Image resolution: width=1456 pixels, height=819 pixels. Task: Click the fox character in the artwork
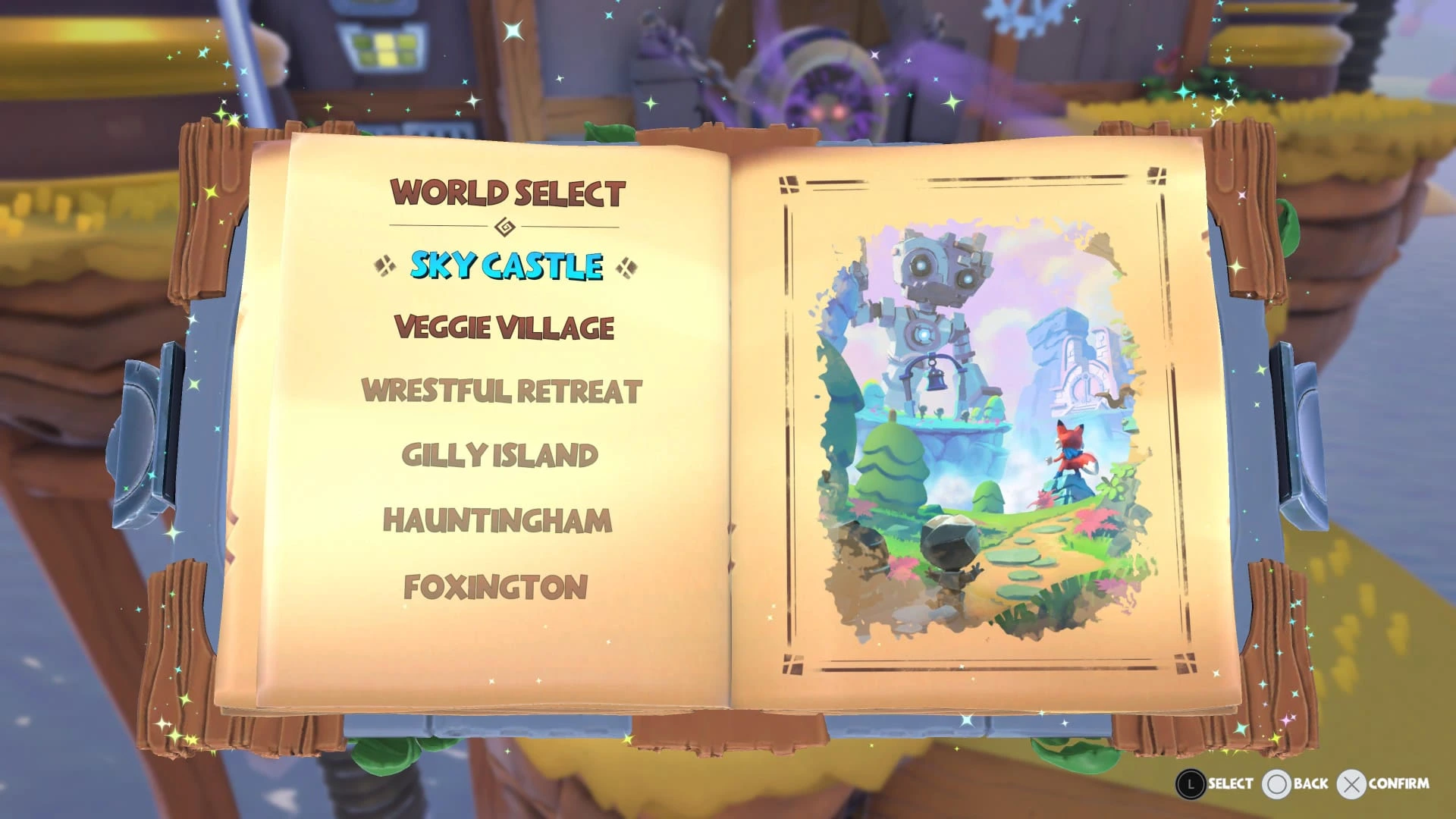pos(1069,455)
